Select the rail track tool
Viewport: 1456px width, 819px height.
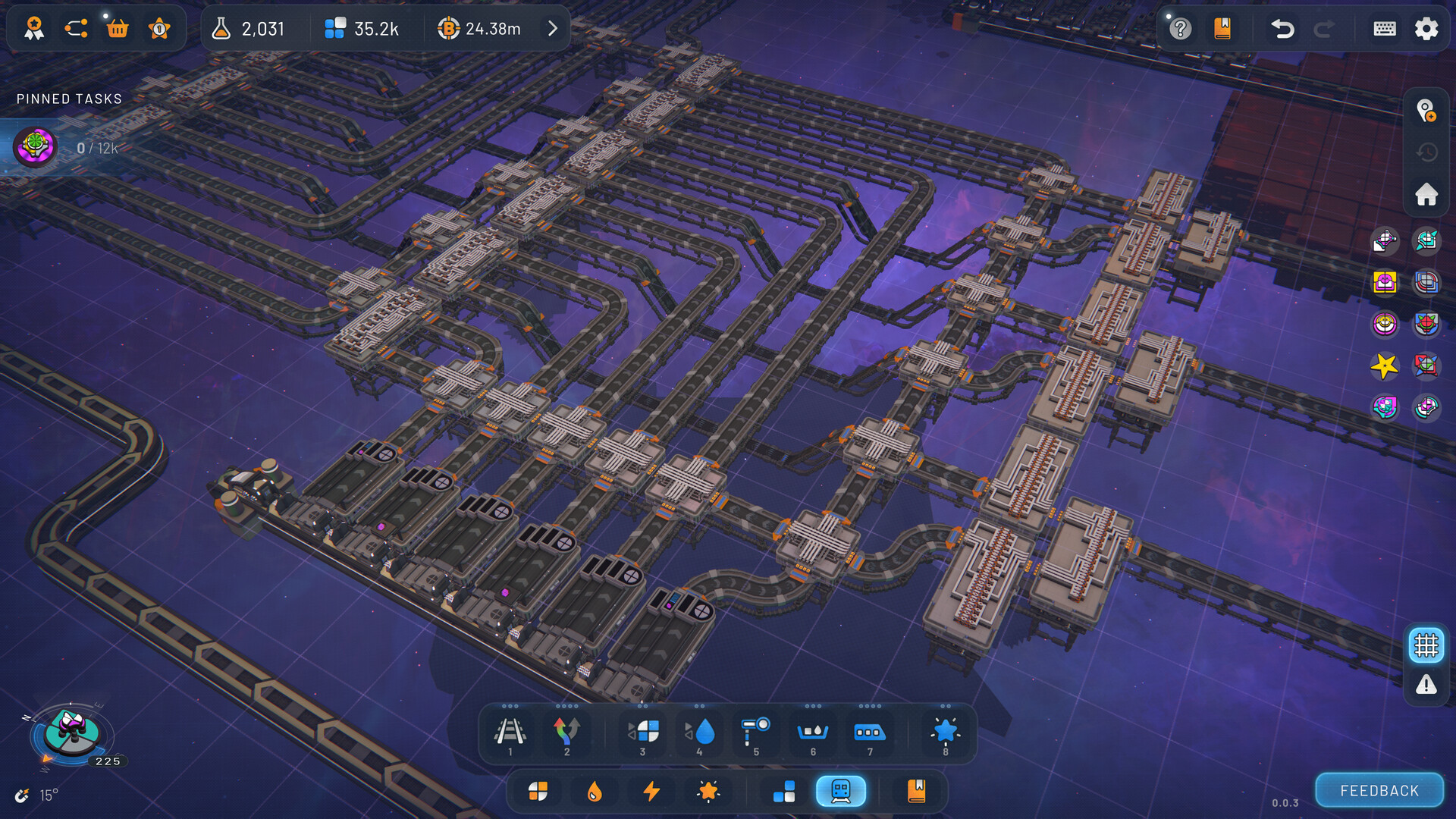pos(510,733)
